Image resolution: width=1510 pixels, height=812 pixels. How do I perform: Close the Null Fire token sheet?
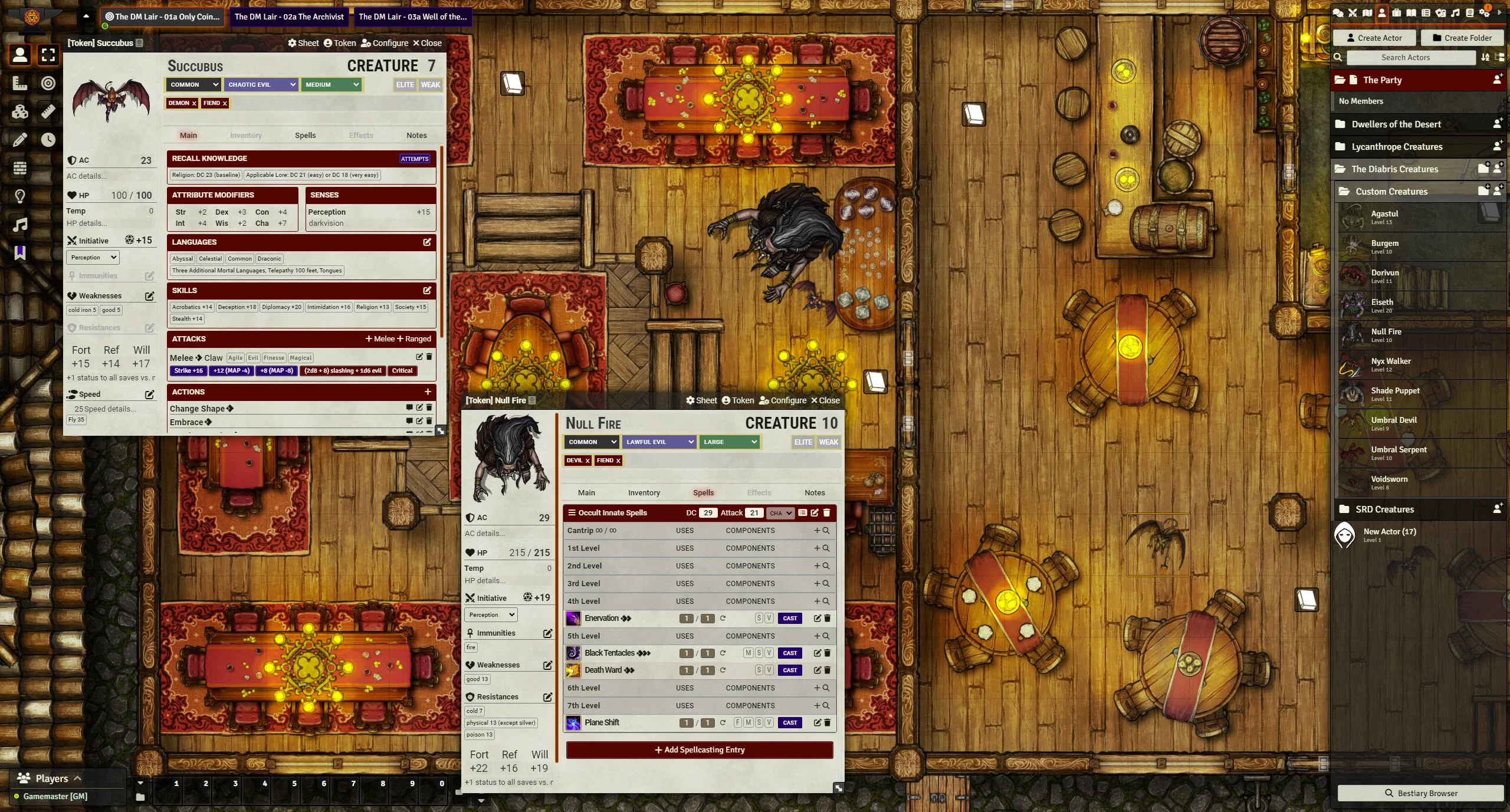[825, 400]
